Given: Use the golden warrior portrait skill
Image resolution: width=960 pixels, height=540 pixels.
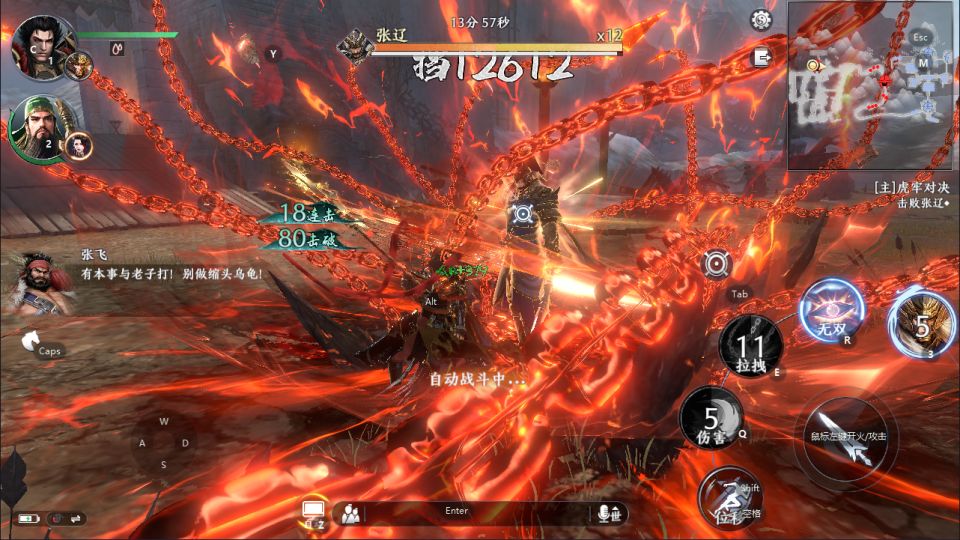Looking at the screenshot, I should [922, 324].
